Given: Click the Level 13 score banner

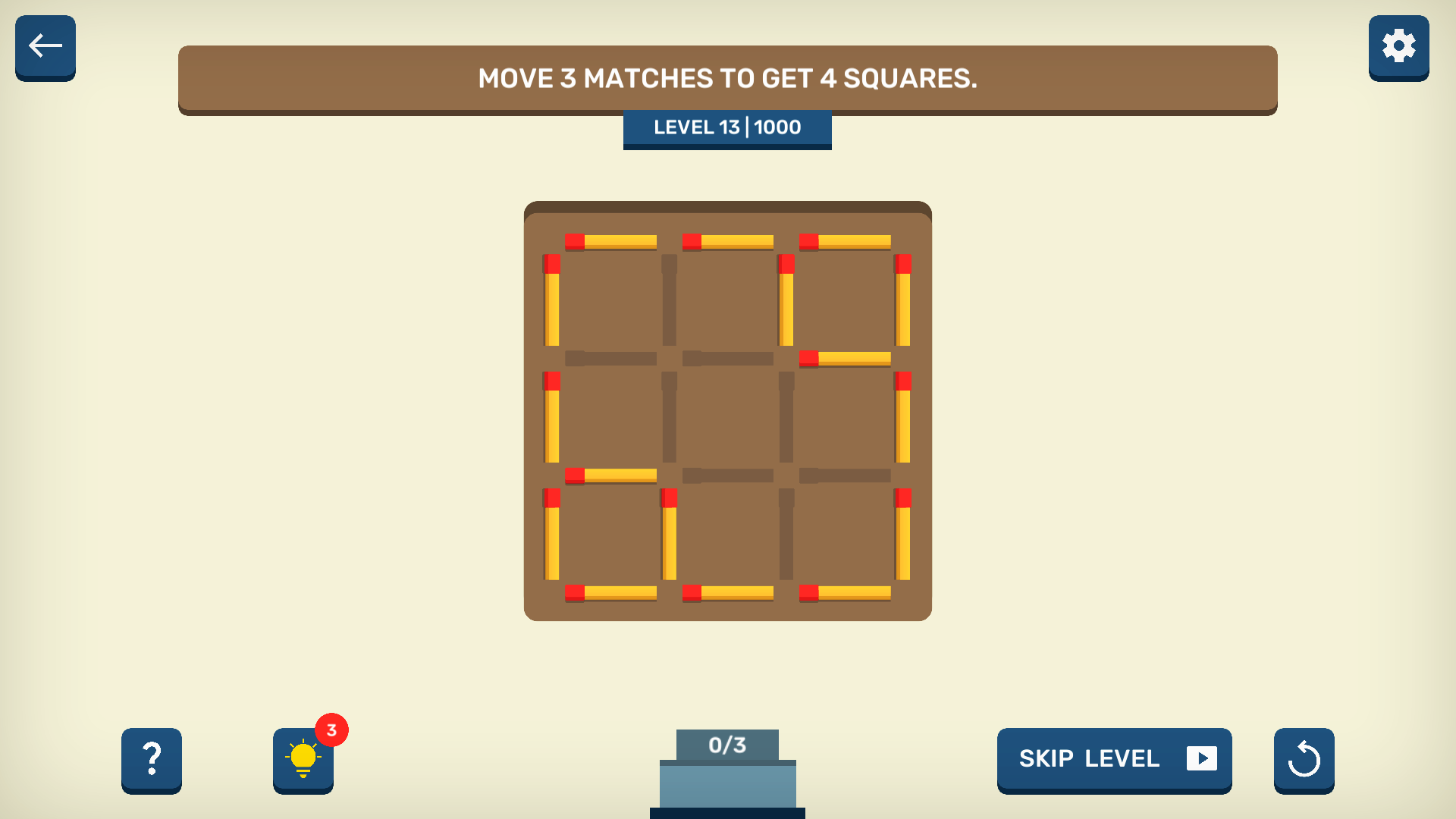Looking at the screenshot, I should point(726,127).
